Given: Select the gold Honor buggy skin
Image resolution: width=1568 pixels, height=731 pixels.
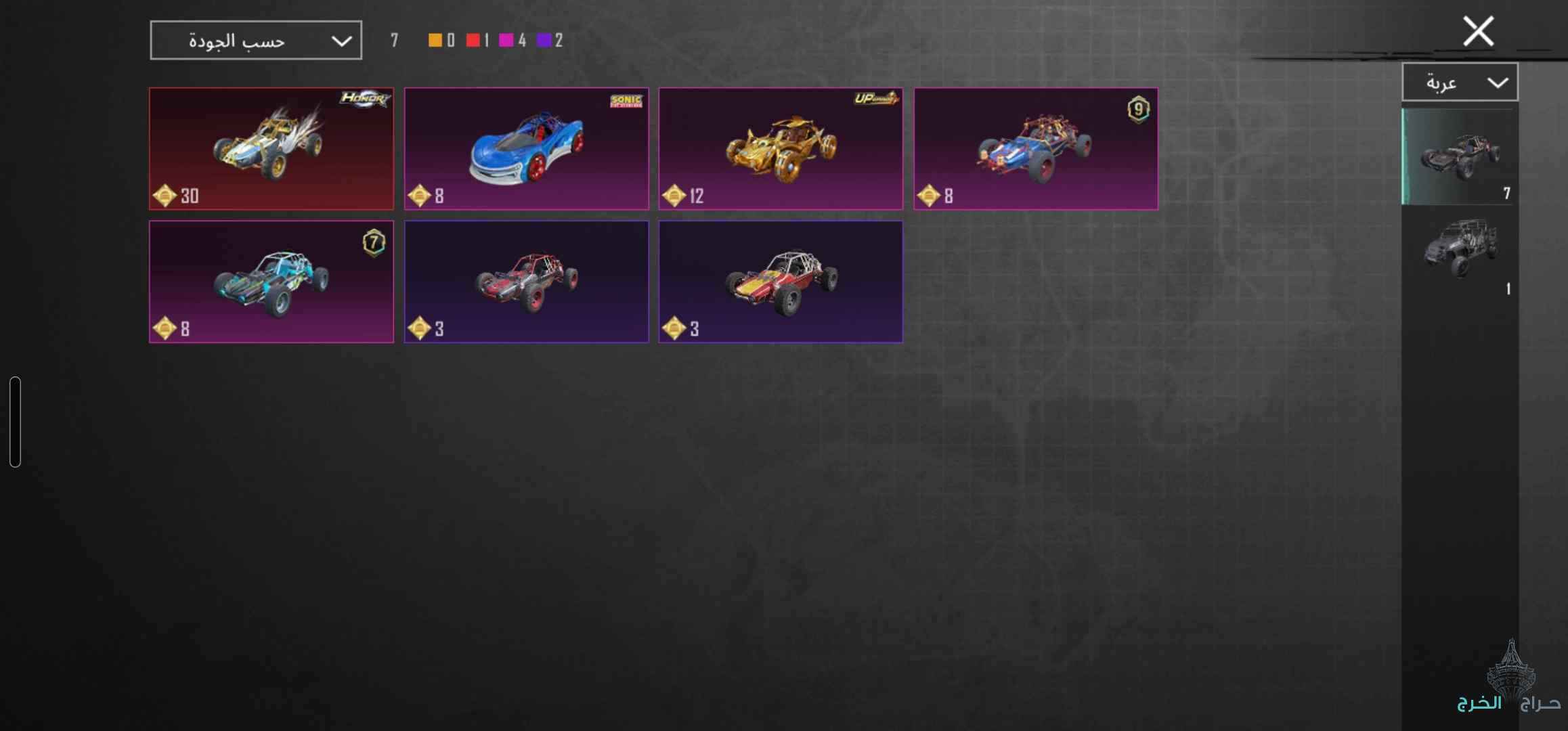Looking at the screenshot, I should click(x=271, y=148).
